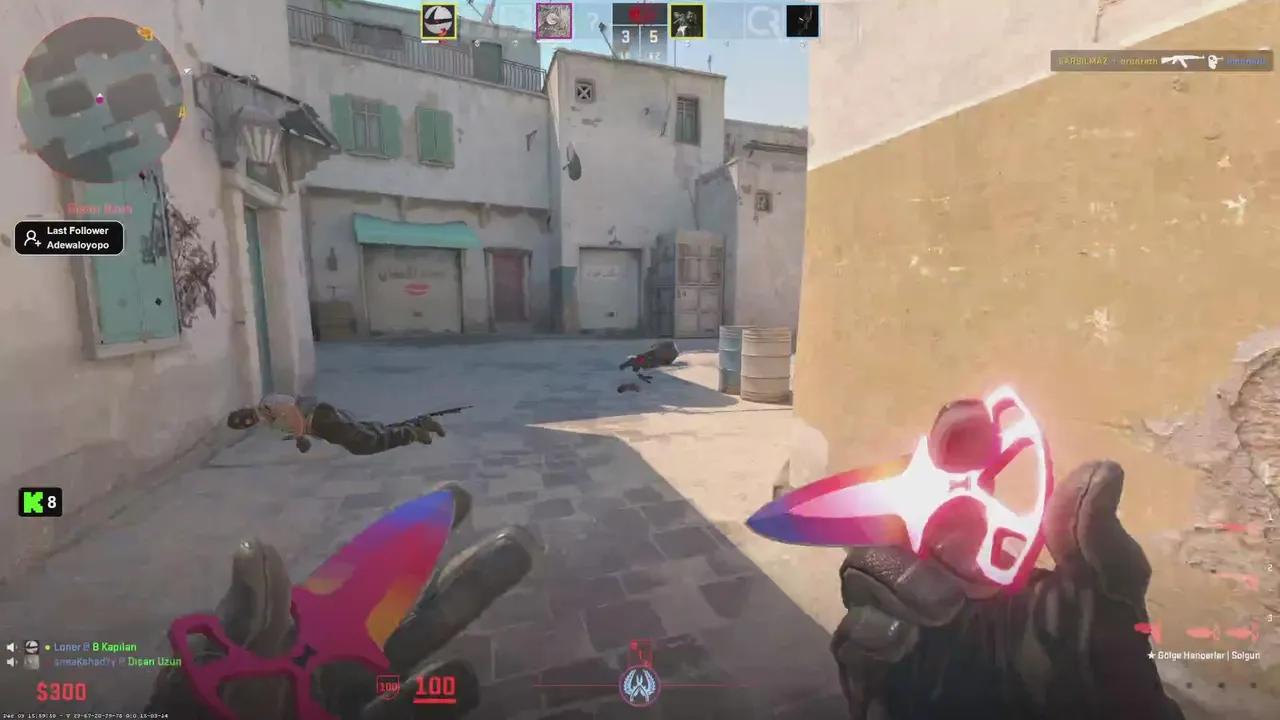Image resolution: width=1280 pixels, height=720 pixels.
Task: Click the star icon before Gölge Hançerler
Action: [x=1154, y=655]
